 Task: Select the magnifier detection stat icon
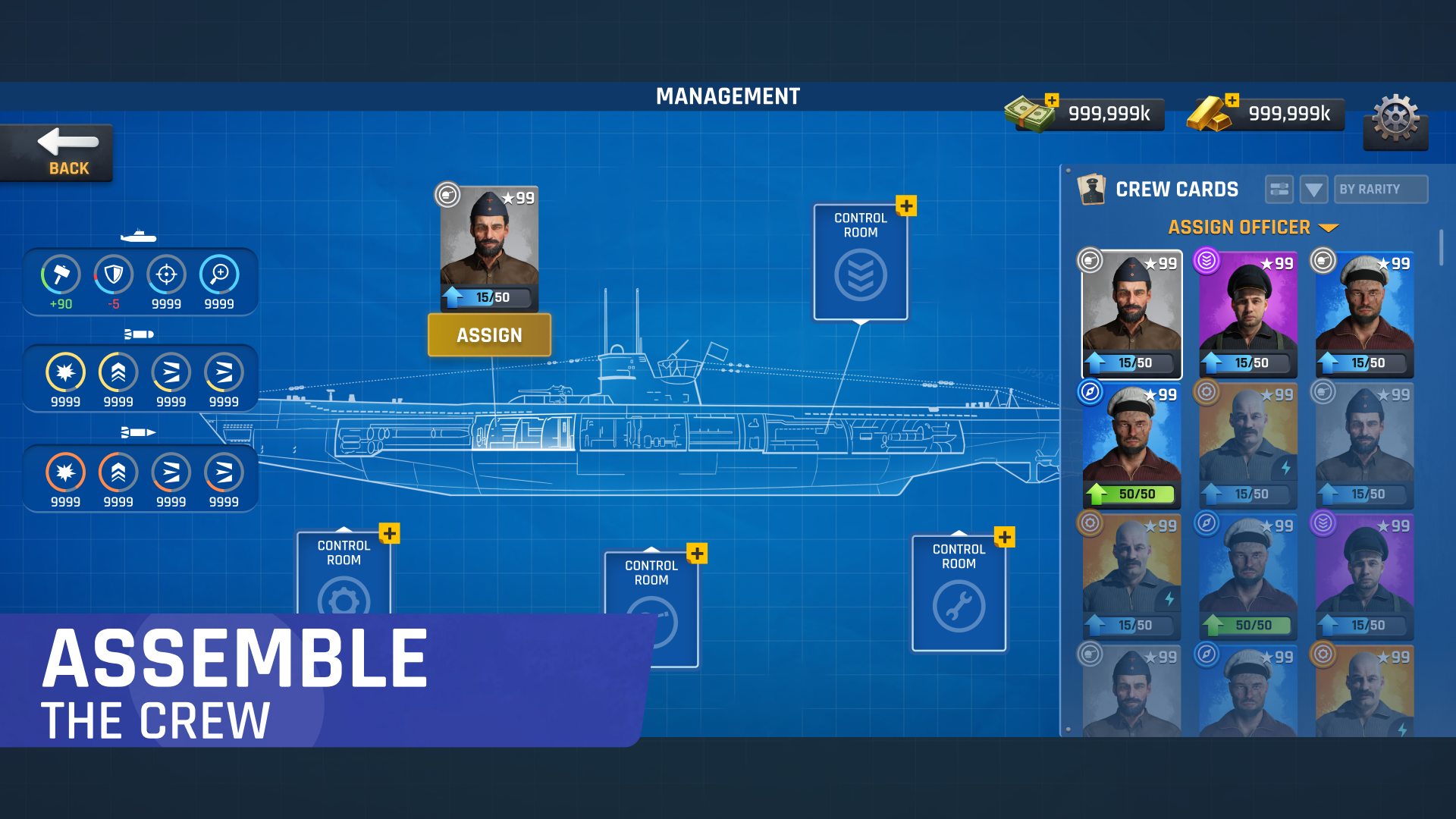click(x=219, y=275)
